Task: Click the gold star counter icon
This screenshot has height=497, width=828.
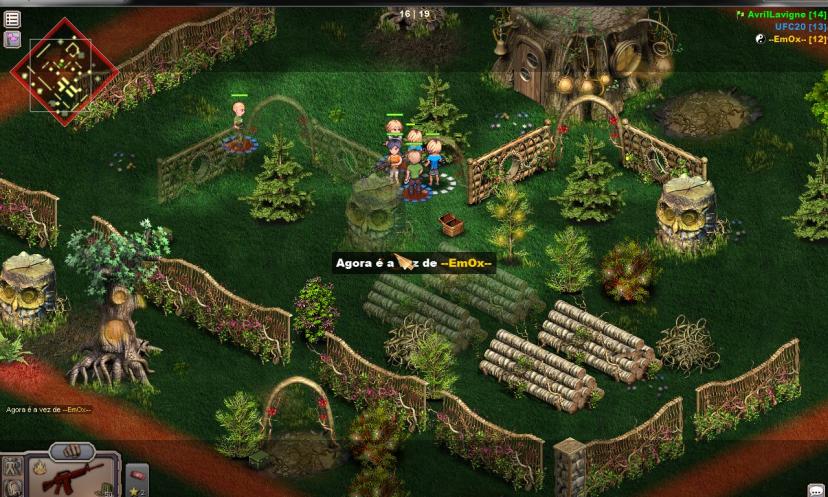Action: pyautogui.click(x=135, y=491)
